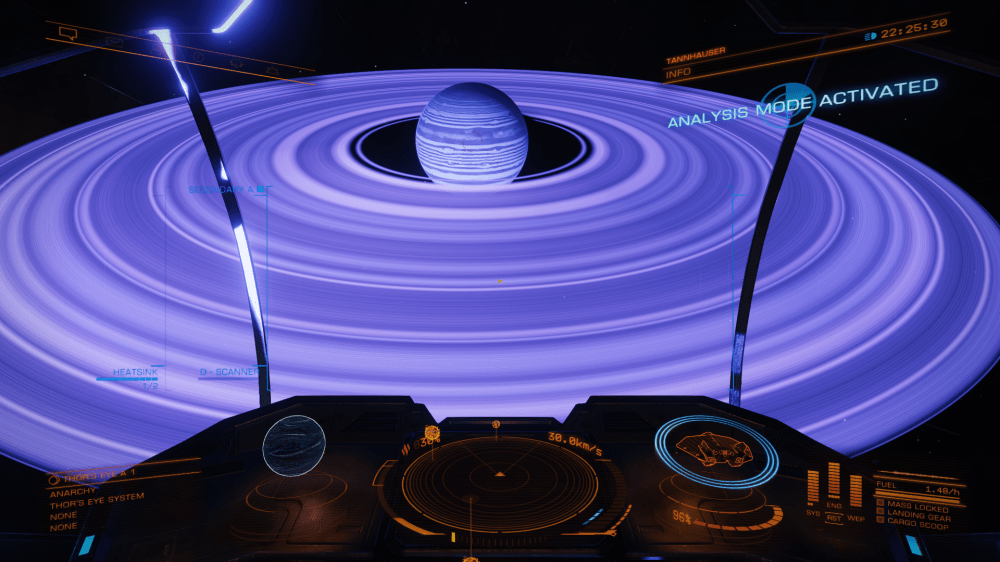Open the Tannhauser INFO panel
The width and height of the screenshot is (1000, 562).
click(679, 72)
